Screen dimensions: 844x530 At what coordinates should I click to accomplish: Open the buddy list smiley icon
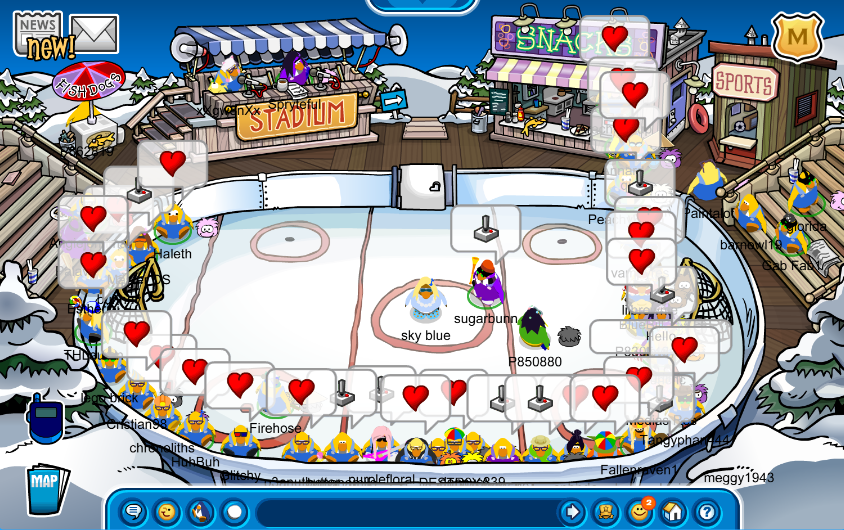pos(639,512)
